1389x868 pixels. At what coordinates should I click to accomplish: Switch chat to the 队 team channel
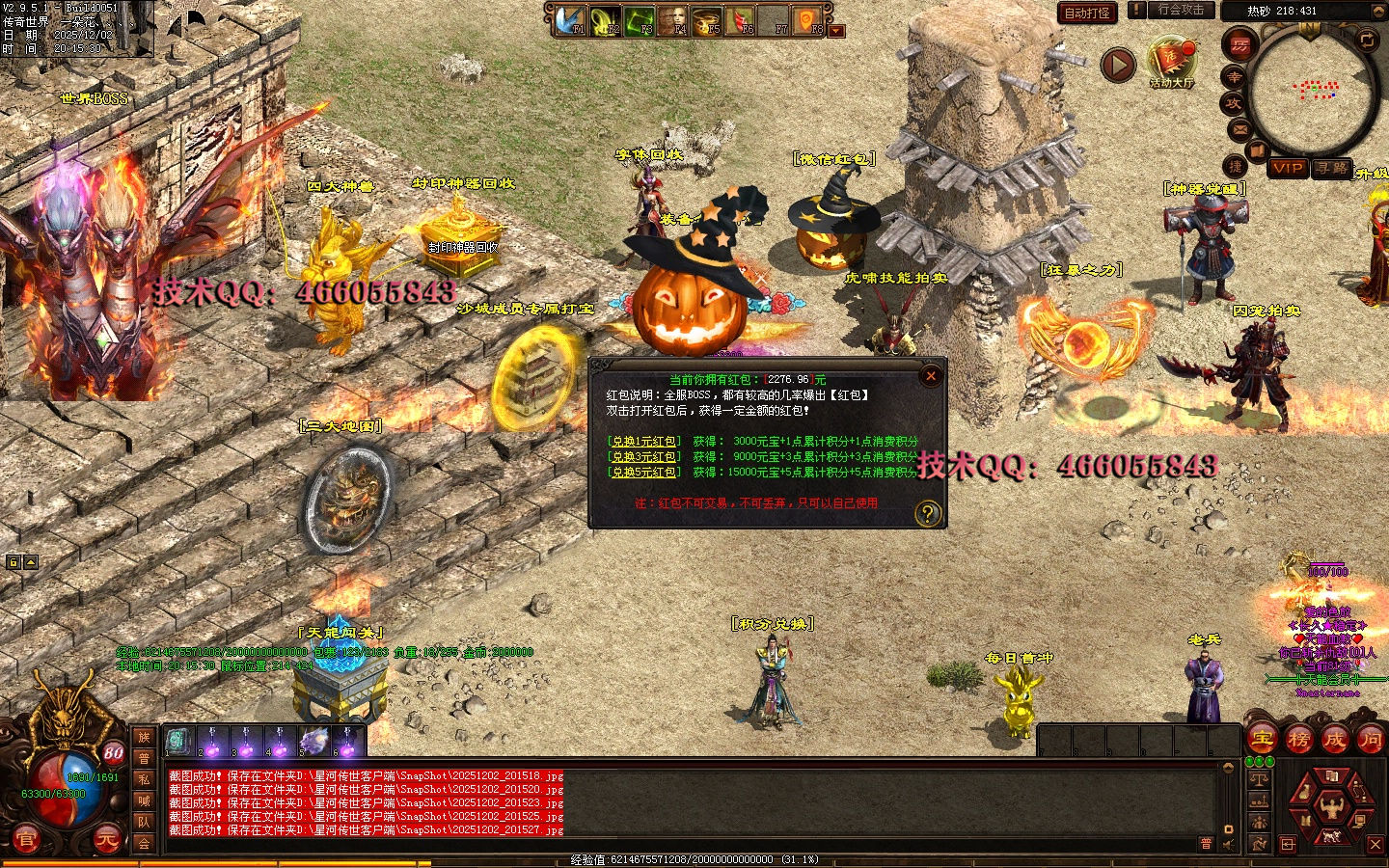point(144,822)
